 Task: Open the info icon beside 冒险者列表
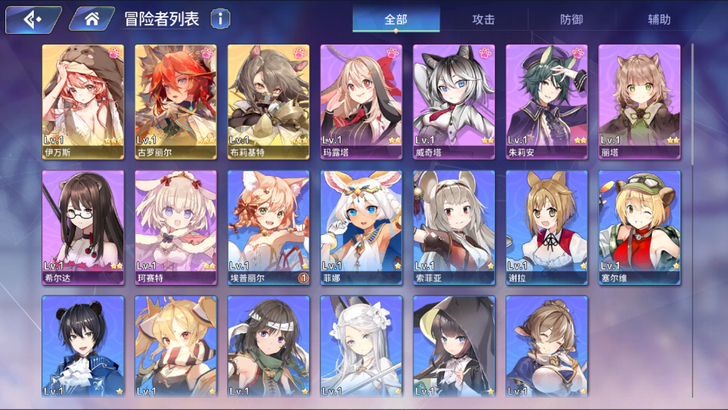pos(220,19)
